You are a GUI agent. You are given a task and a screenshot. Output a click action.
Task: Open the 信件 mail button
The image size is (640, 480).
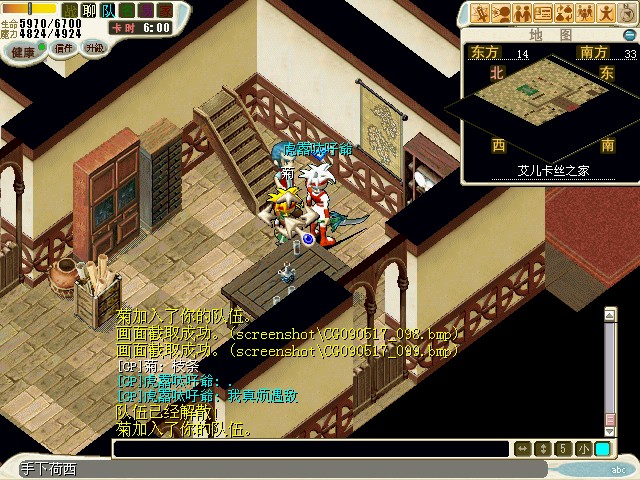63,47
